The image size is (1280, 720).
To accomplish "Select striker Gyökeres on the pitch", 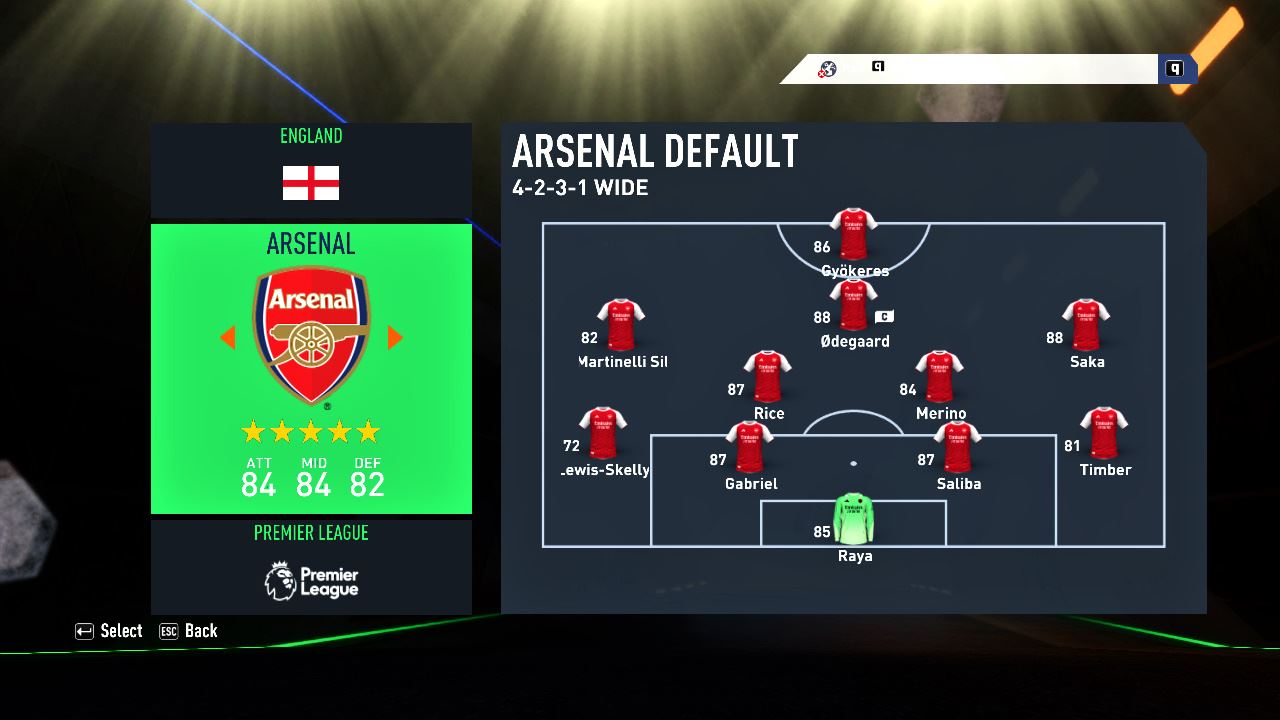I will coord(853,236).
